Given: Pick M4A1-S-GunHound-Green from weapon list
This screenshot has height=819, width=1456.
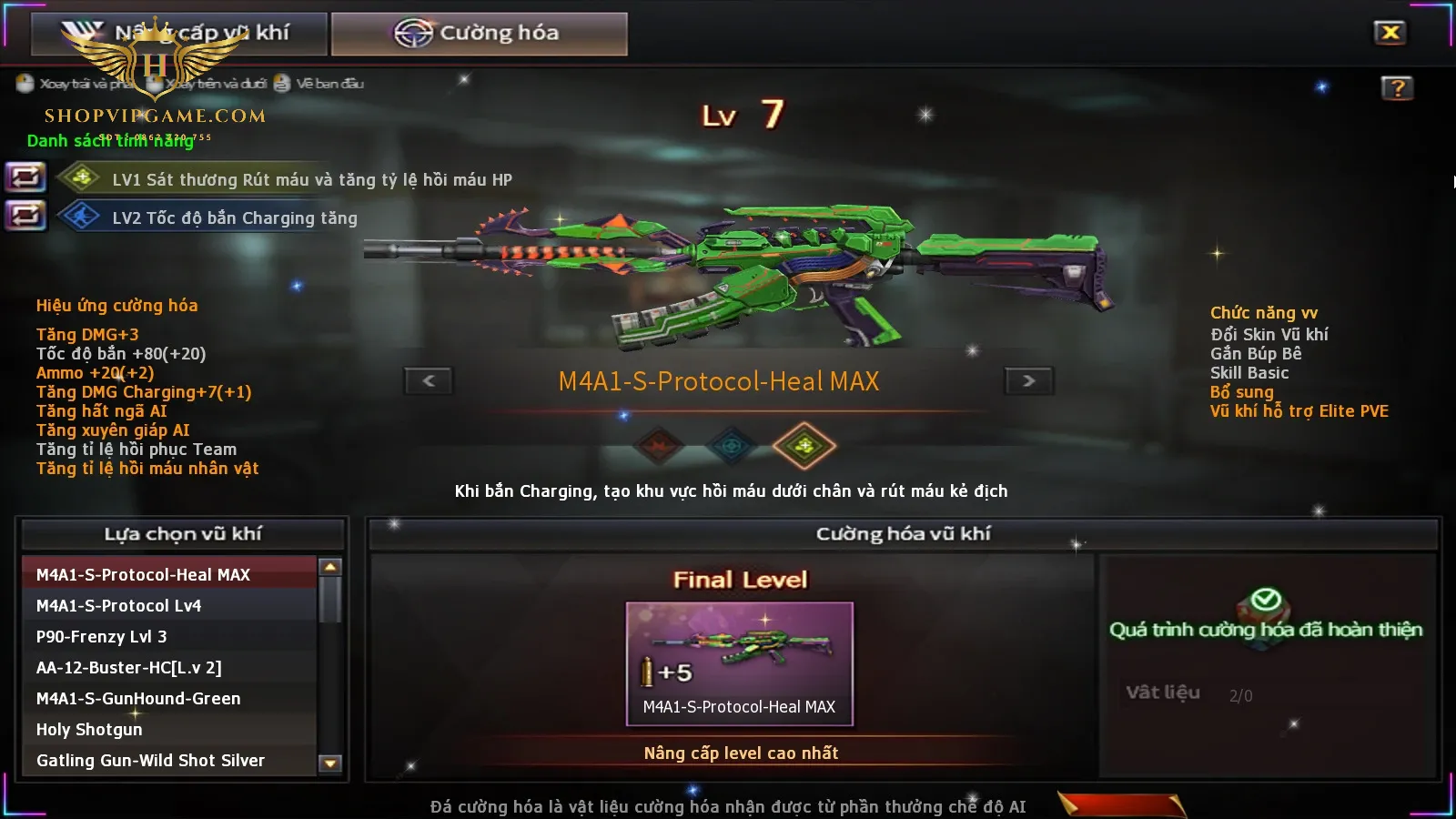Looking at the screenshot, I should coord(169,699).
